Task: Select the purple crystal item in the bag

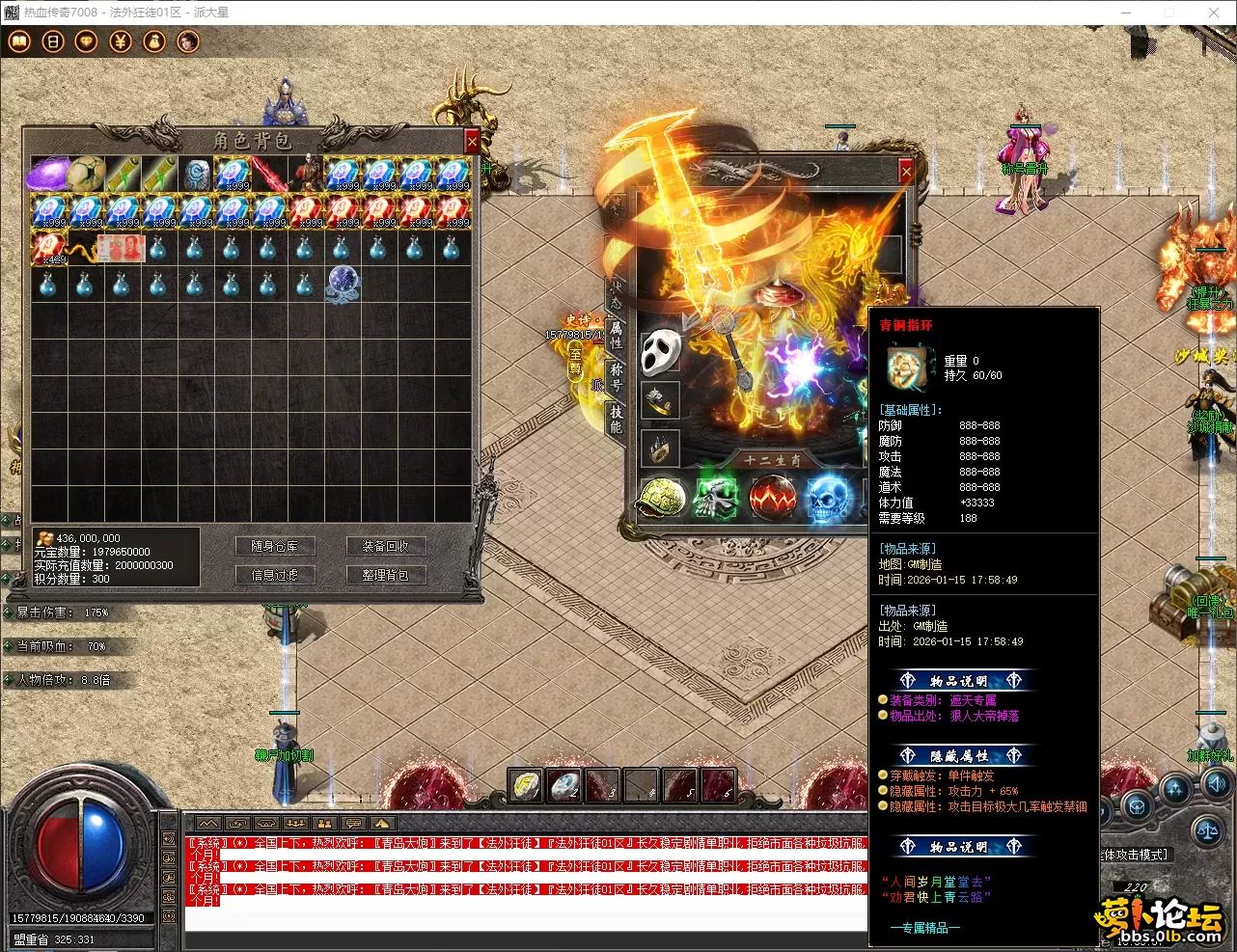Action: point(48,174)
